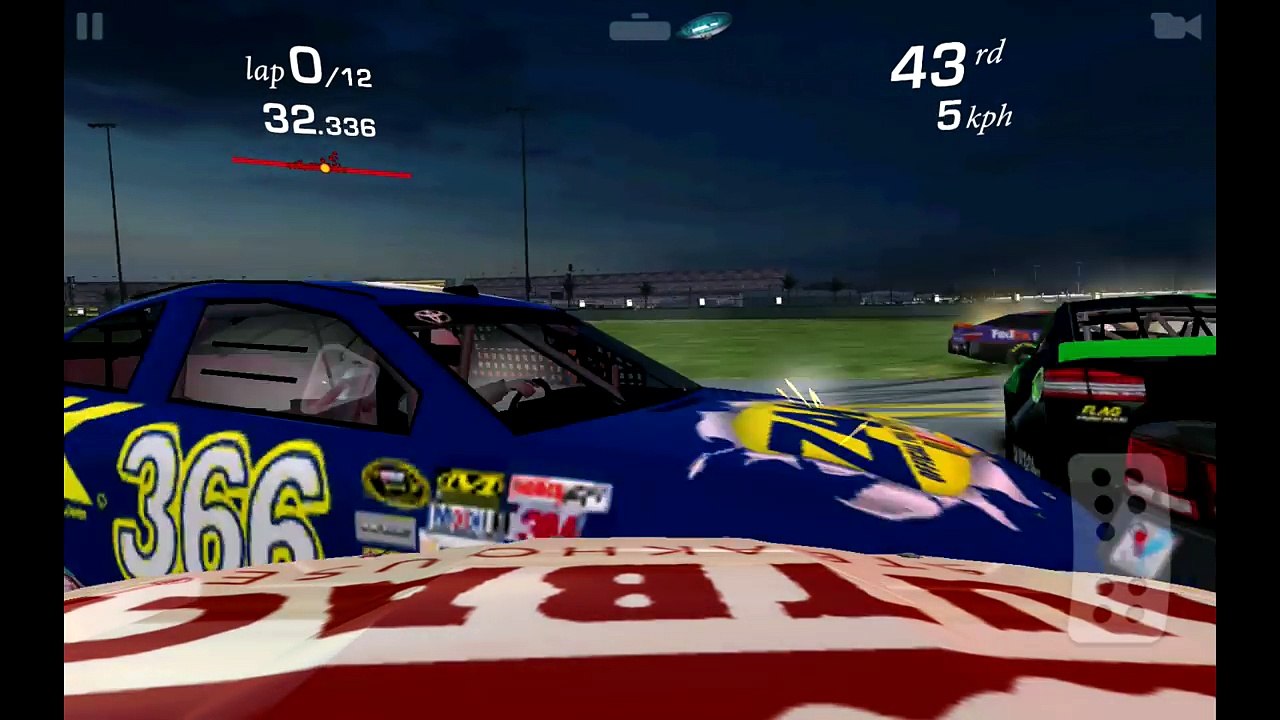Click the red track minimap

coord(321,166)
